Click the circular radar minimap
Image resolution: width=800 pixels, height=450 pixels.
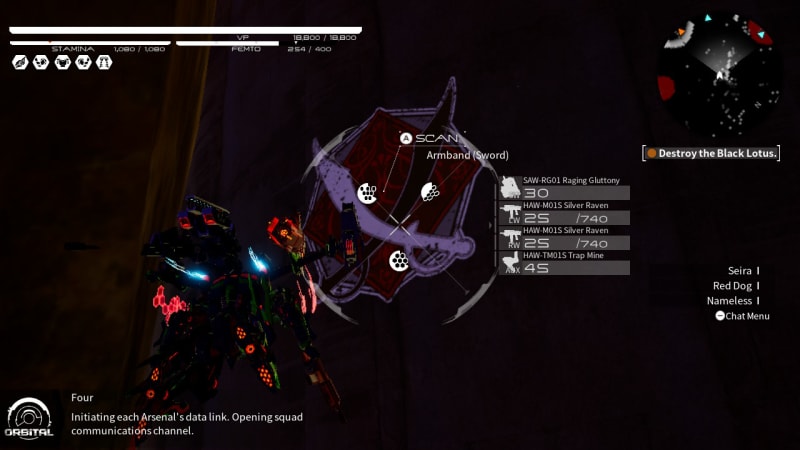pos(719,74)
